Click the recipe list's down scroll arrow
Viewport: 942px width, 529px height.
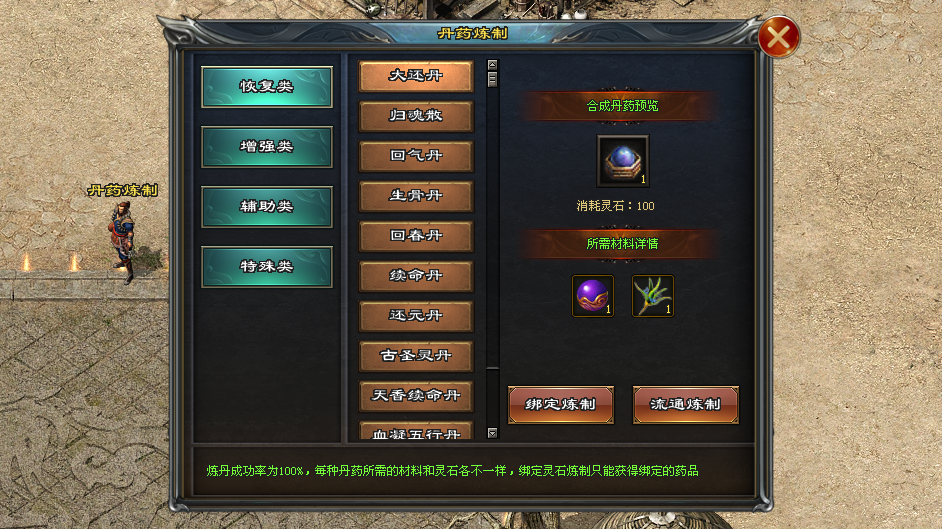coord(492,433)
